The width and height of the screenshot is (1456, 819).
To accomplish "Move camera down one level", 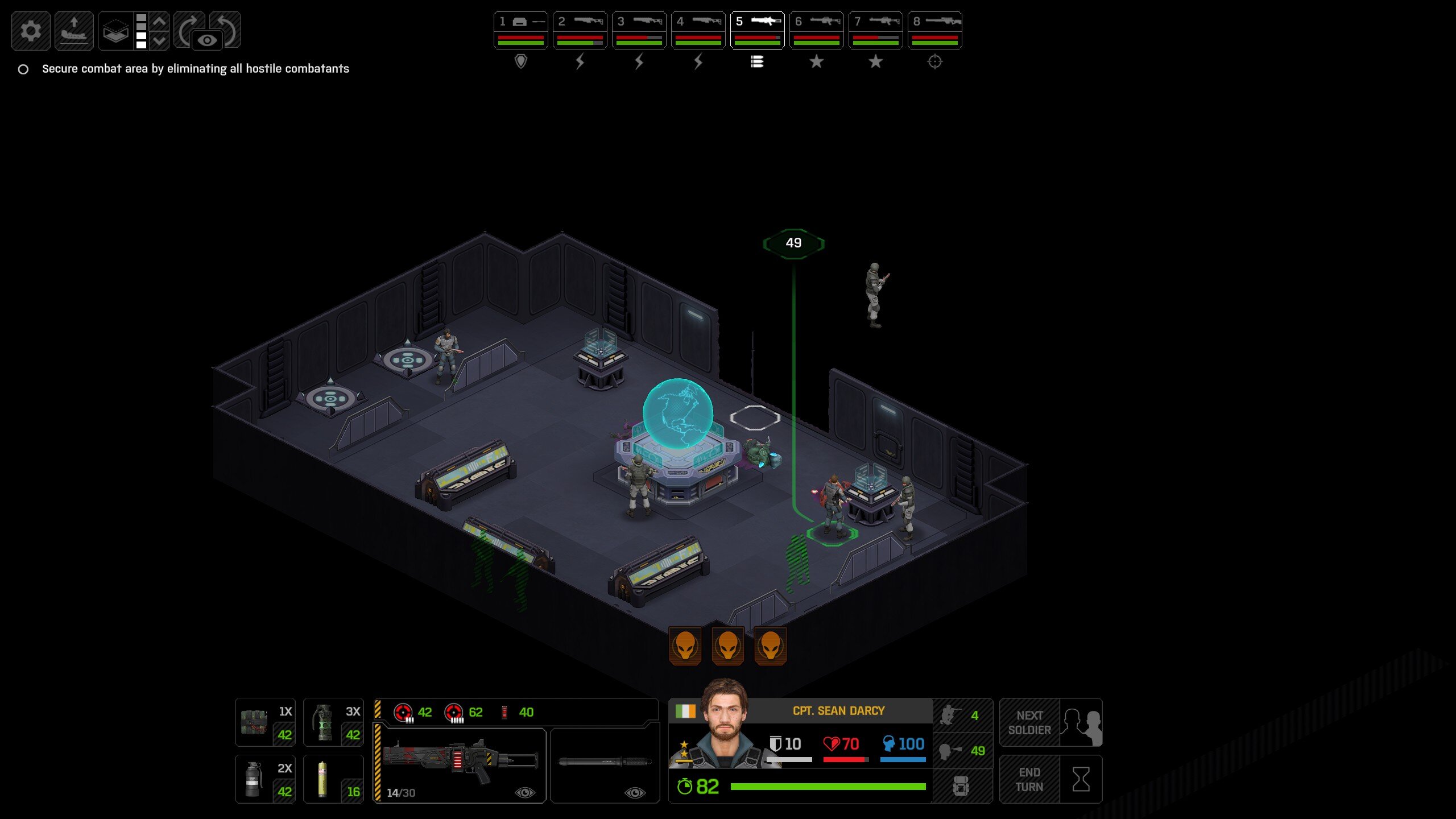I will (x=160, y=40).
